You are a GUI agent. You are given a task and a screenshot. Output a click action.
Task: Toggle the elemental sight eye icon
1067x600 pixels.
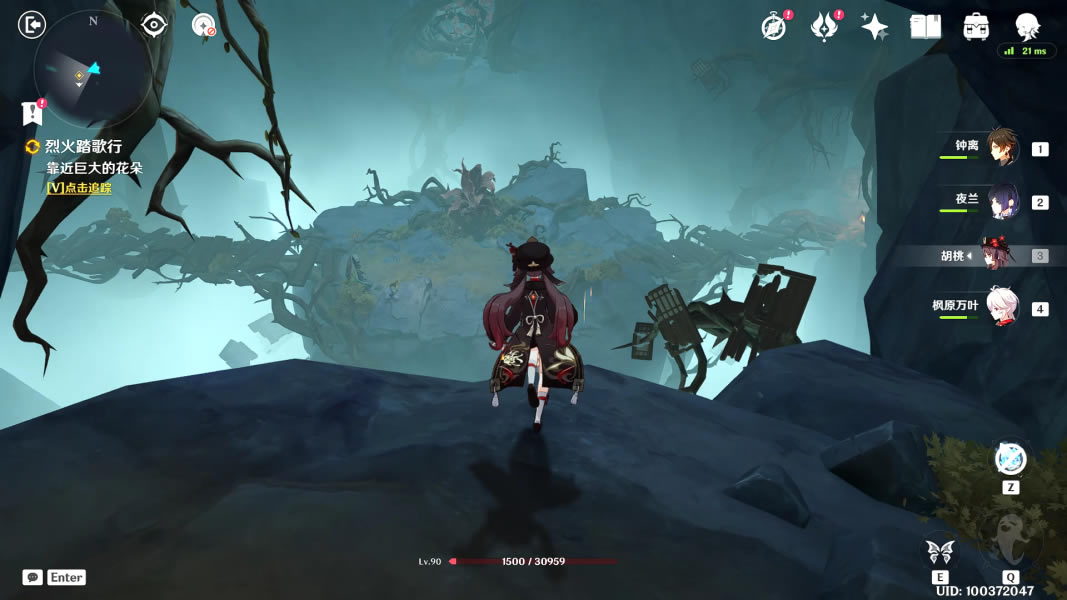pos(153,24)
